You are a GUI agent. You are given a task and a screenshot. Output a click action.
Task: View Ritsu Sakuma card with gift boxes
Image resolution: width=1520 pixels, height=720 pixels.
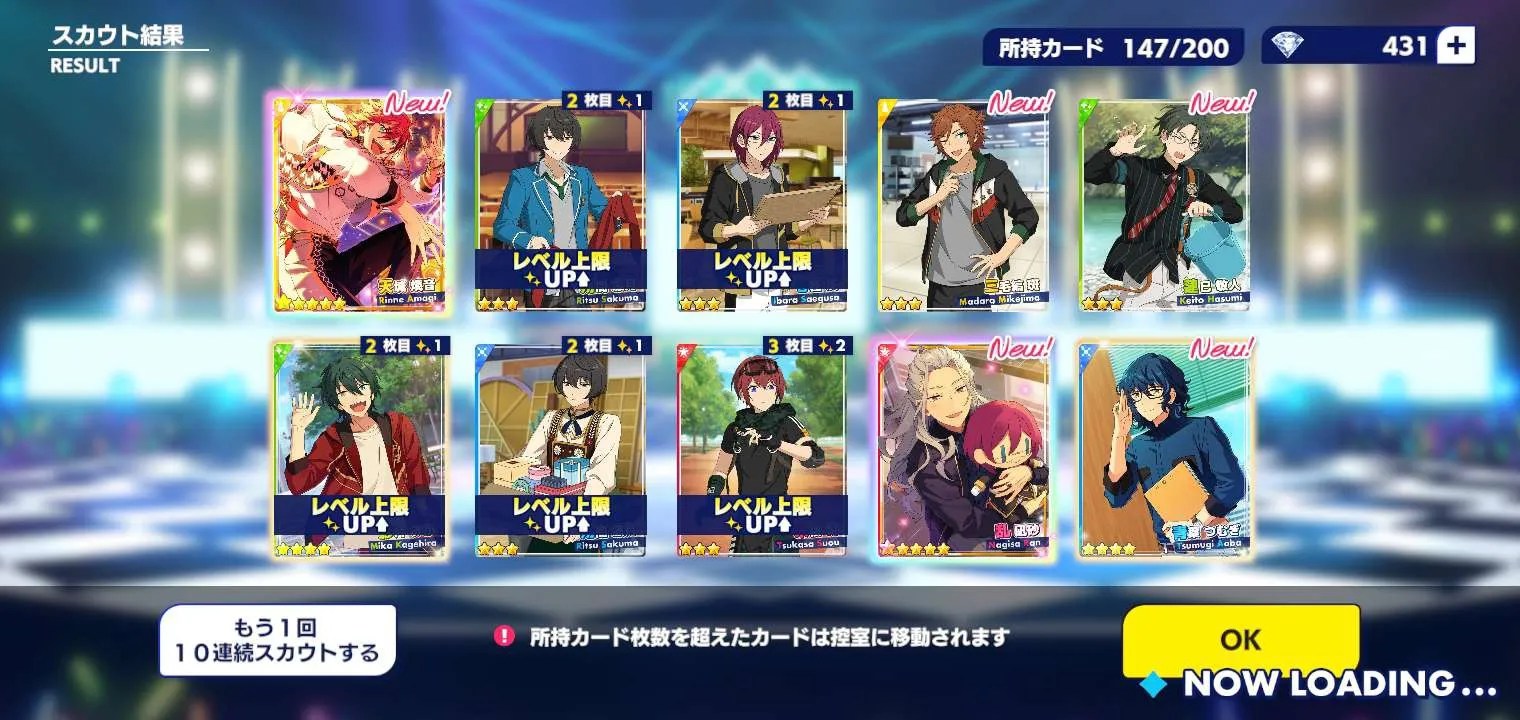point(560,450)
